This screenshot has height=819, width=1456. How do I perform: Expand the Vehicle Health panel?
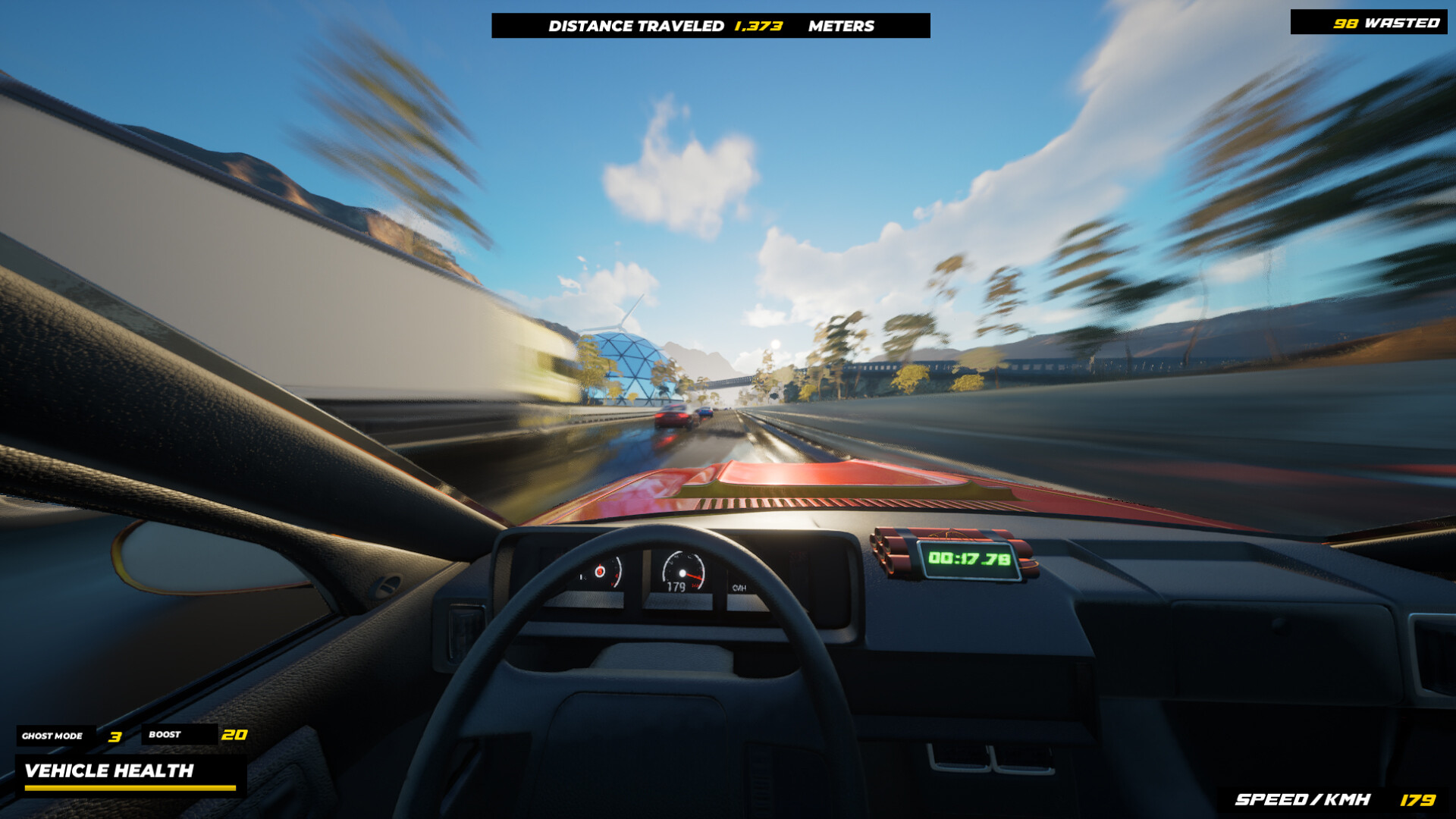click(110, 772)
